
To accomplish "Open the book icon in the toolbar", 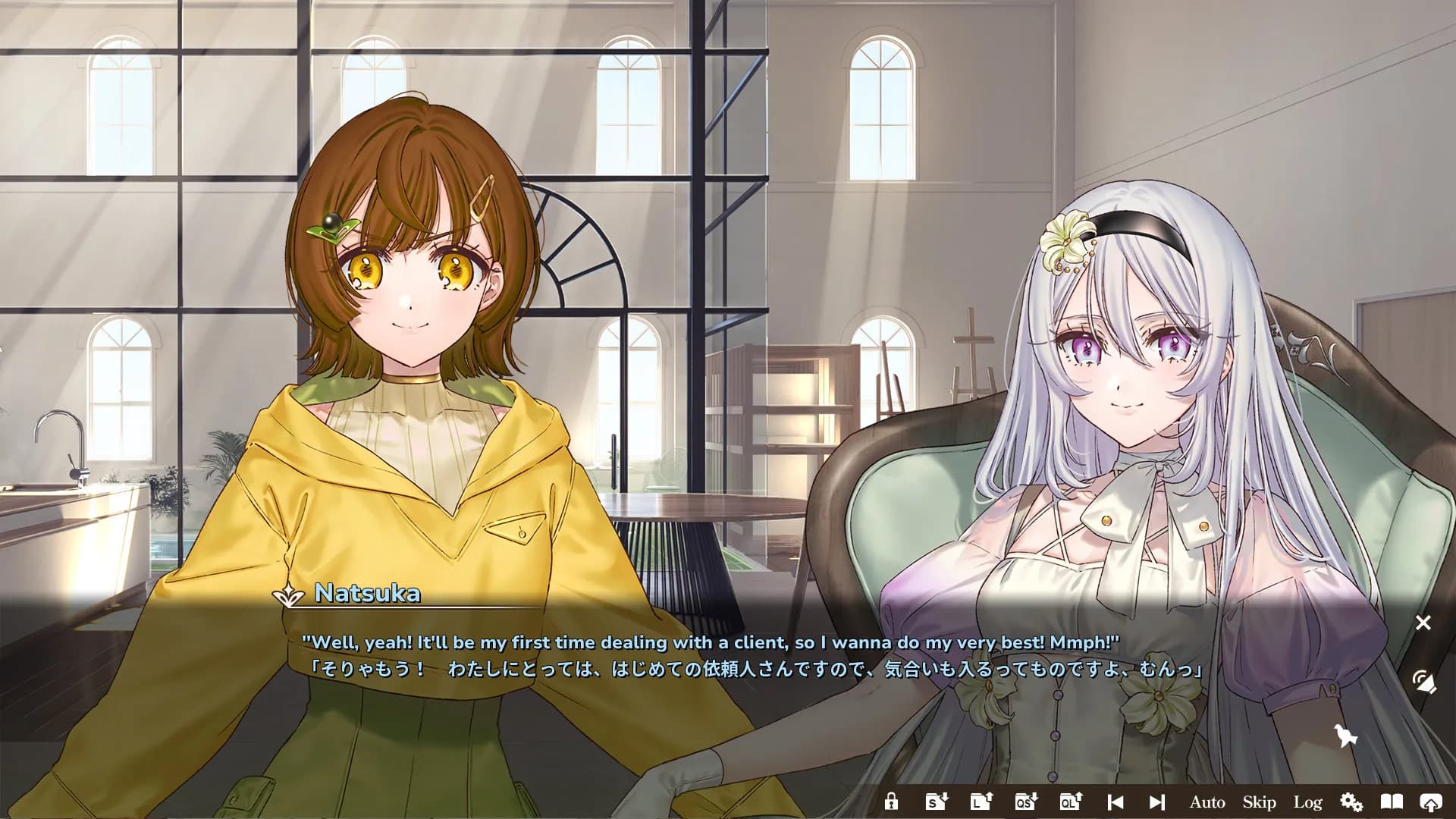I will coord(1392,802).
